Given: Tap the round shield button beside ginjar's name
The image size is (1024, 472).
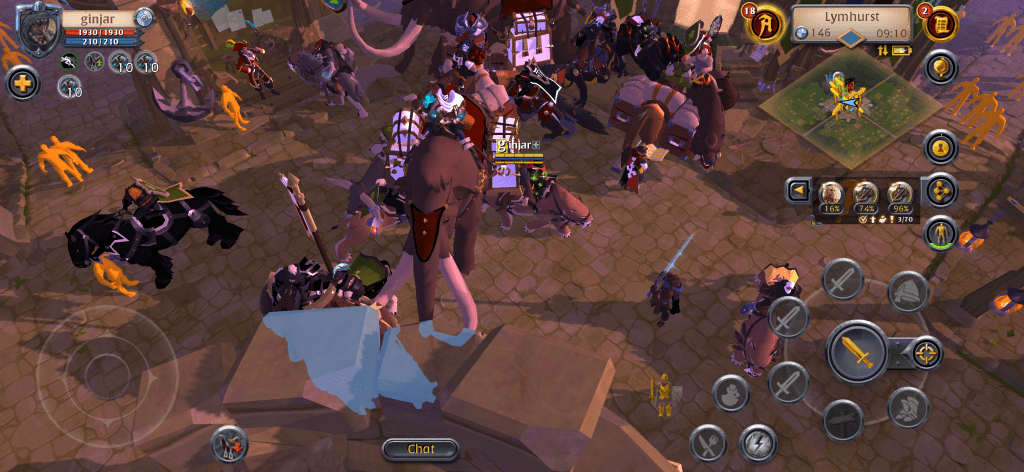Looking at the screenshot, I should pos(145,17).
